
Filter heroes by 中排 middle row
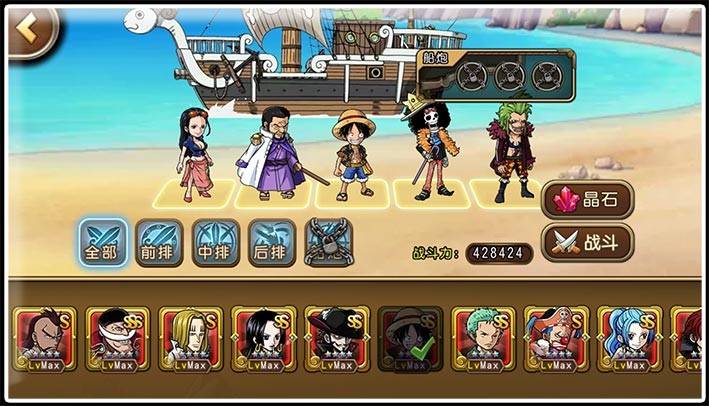click(216, 241)
